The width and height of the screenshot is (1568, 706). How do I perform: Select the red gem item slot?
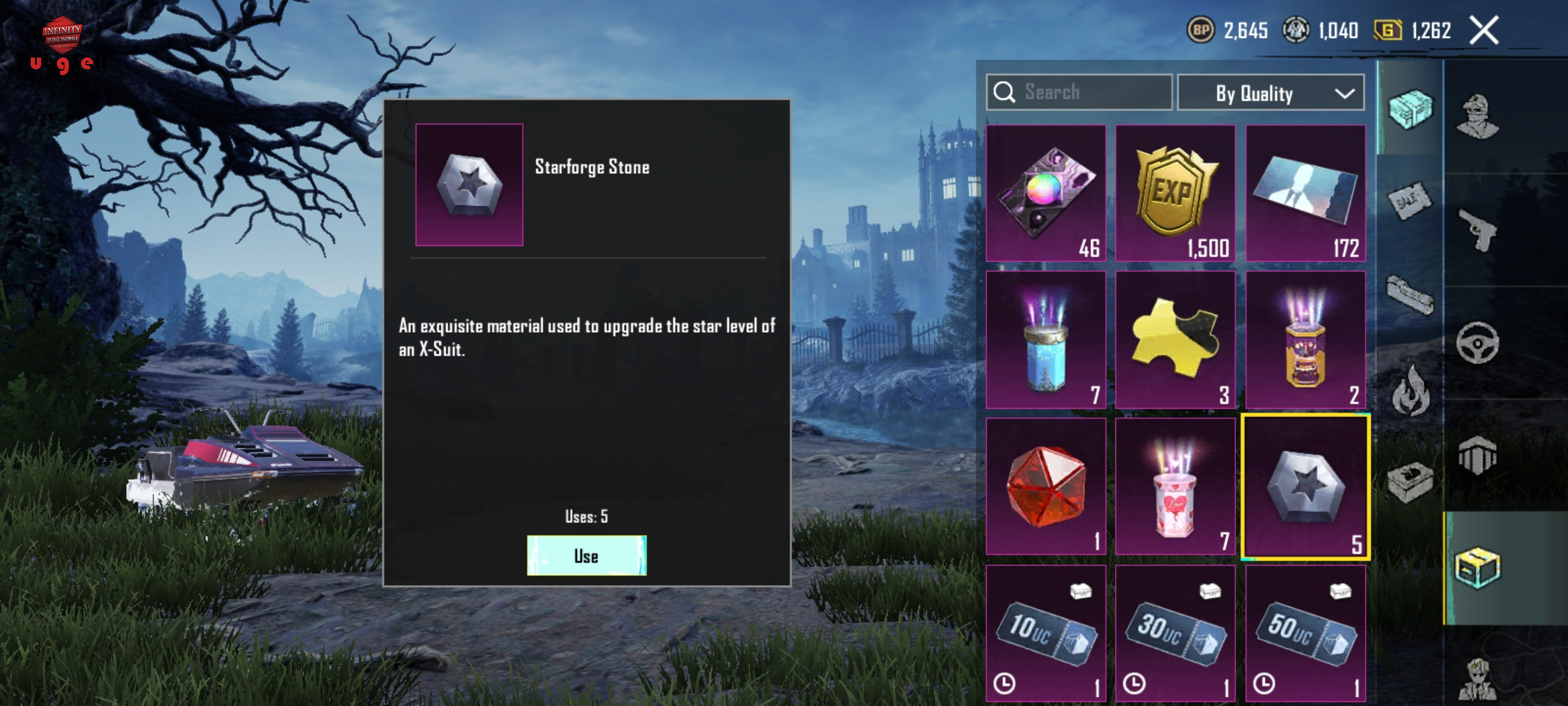click(x=1045, y=486)
